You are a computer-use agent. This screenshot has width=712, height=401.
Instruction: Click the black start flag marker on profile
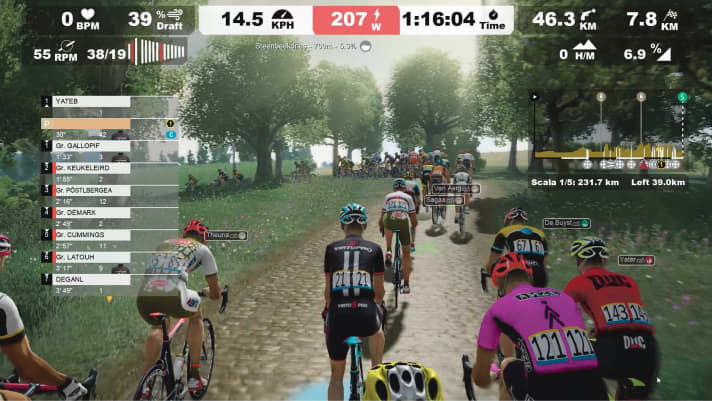[535, 97]
